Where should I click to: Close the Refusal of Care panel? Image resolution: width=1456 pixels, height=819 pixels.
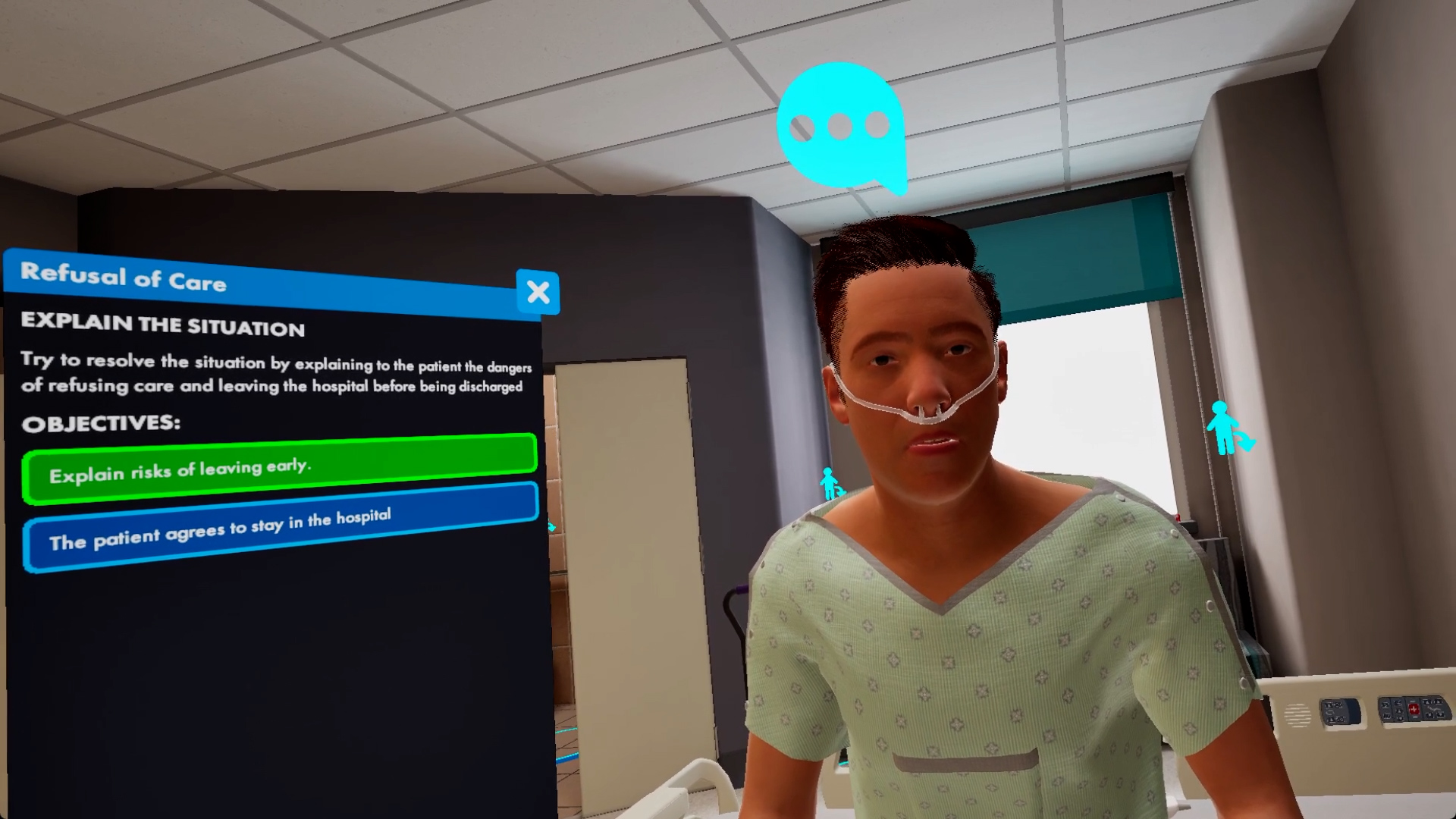[538, 292]
